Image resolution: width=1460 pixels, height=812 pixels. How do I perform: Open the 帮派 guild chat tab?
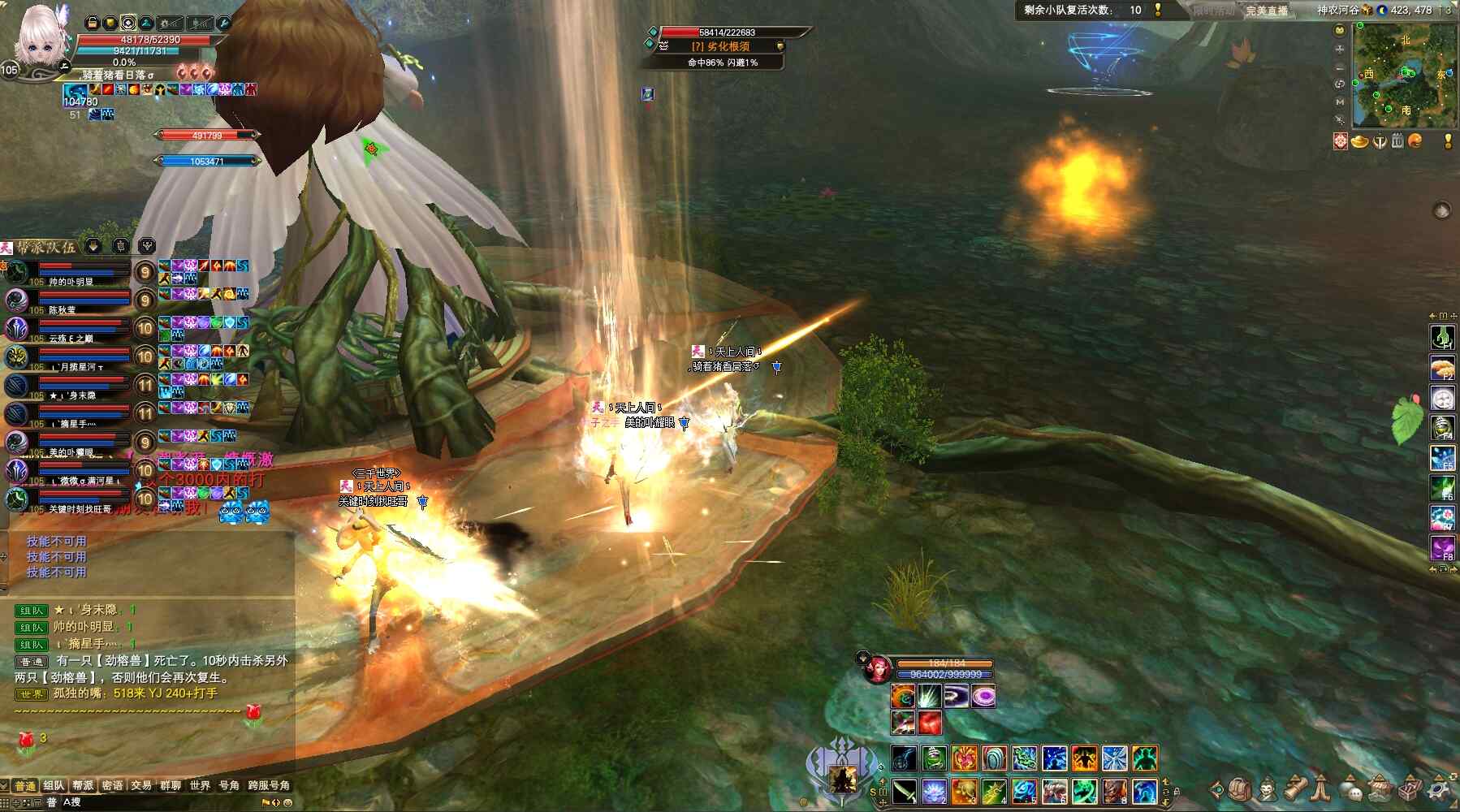tap(83, 785)
